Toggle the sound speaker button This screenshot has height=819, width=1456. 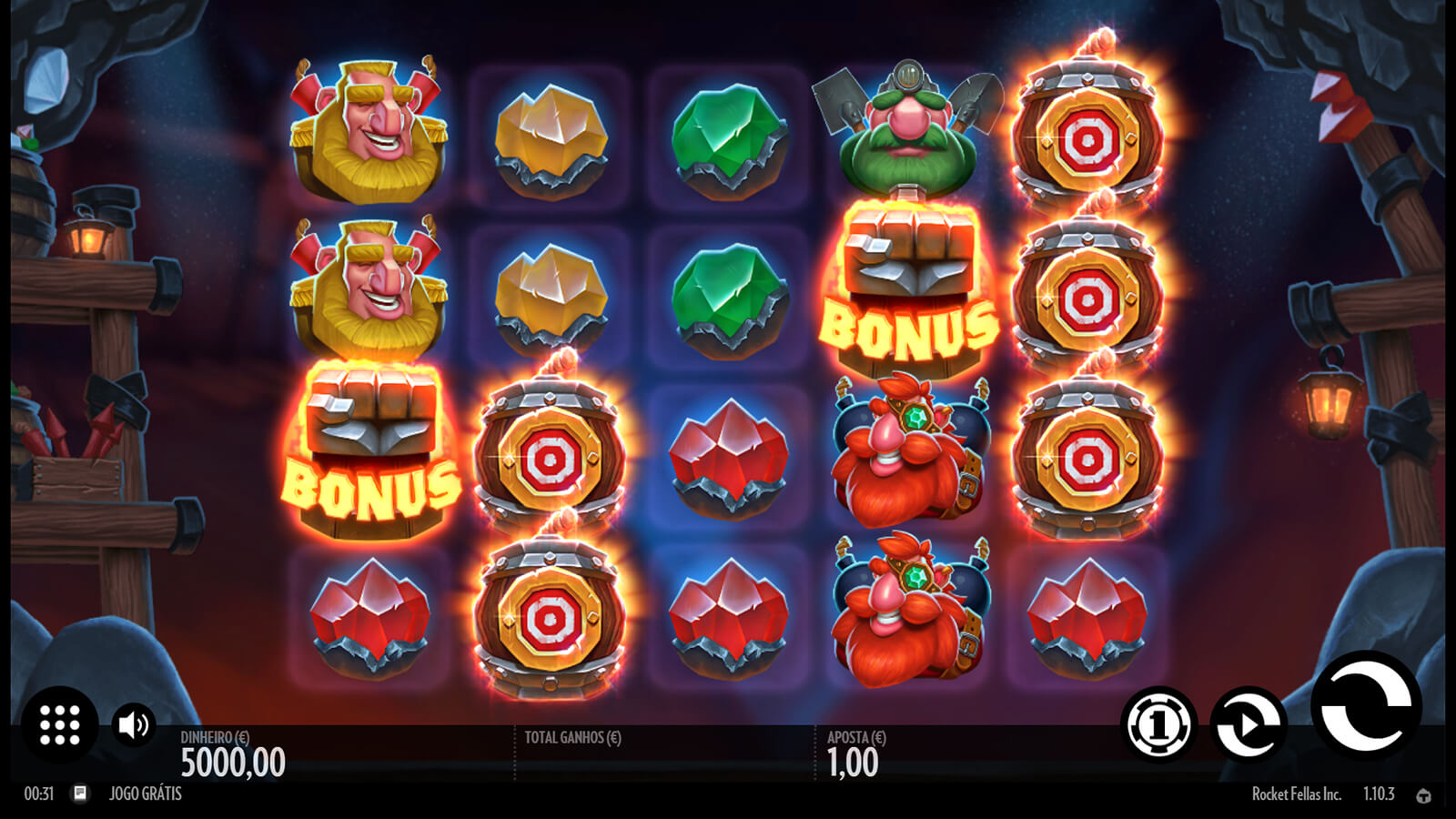[134, 724]
